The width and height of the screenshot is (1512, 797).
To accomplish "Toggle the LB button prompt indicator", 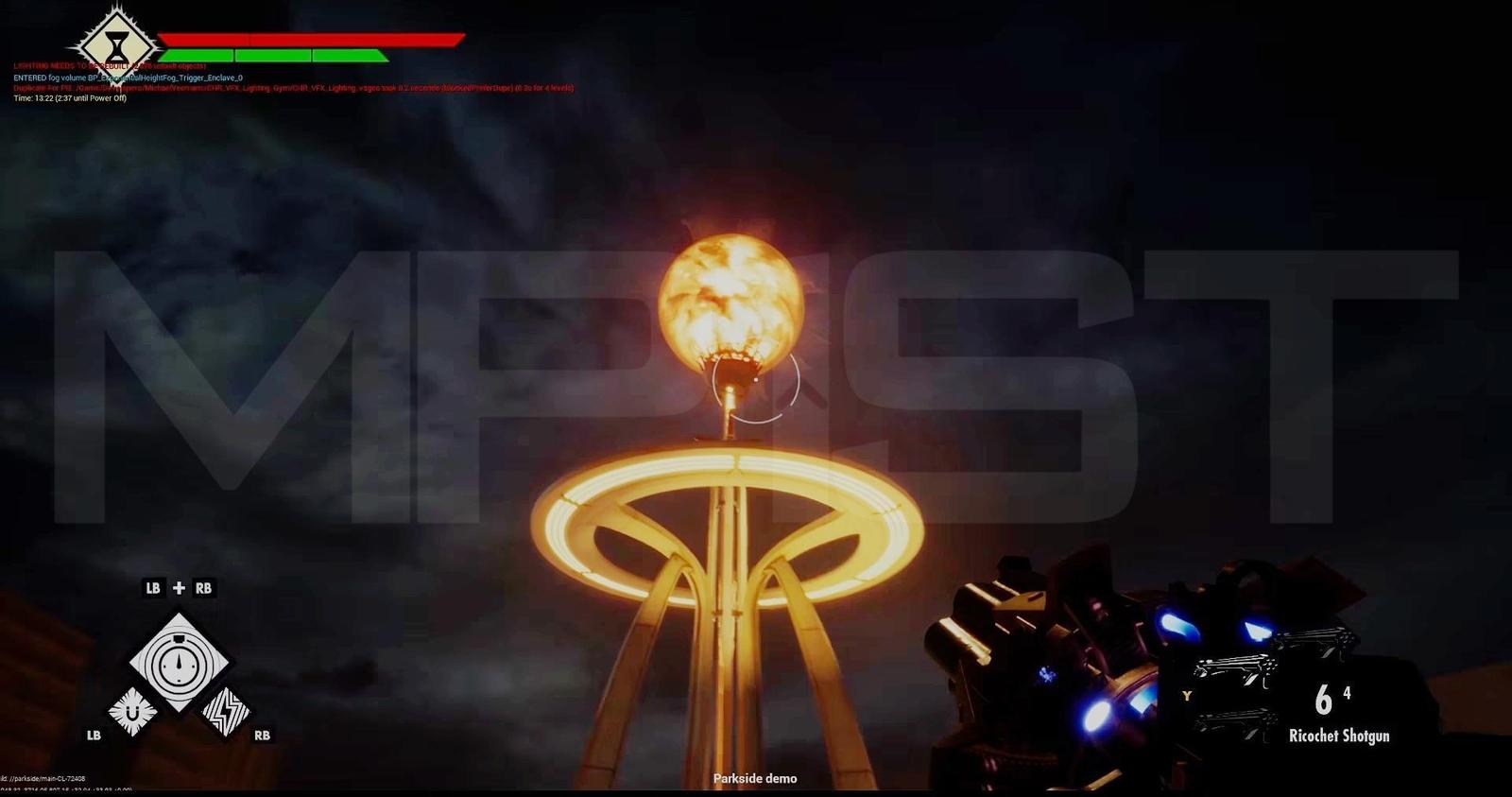I will [x=93, y=735].
